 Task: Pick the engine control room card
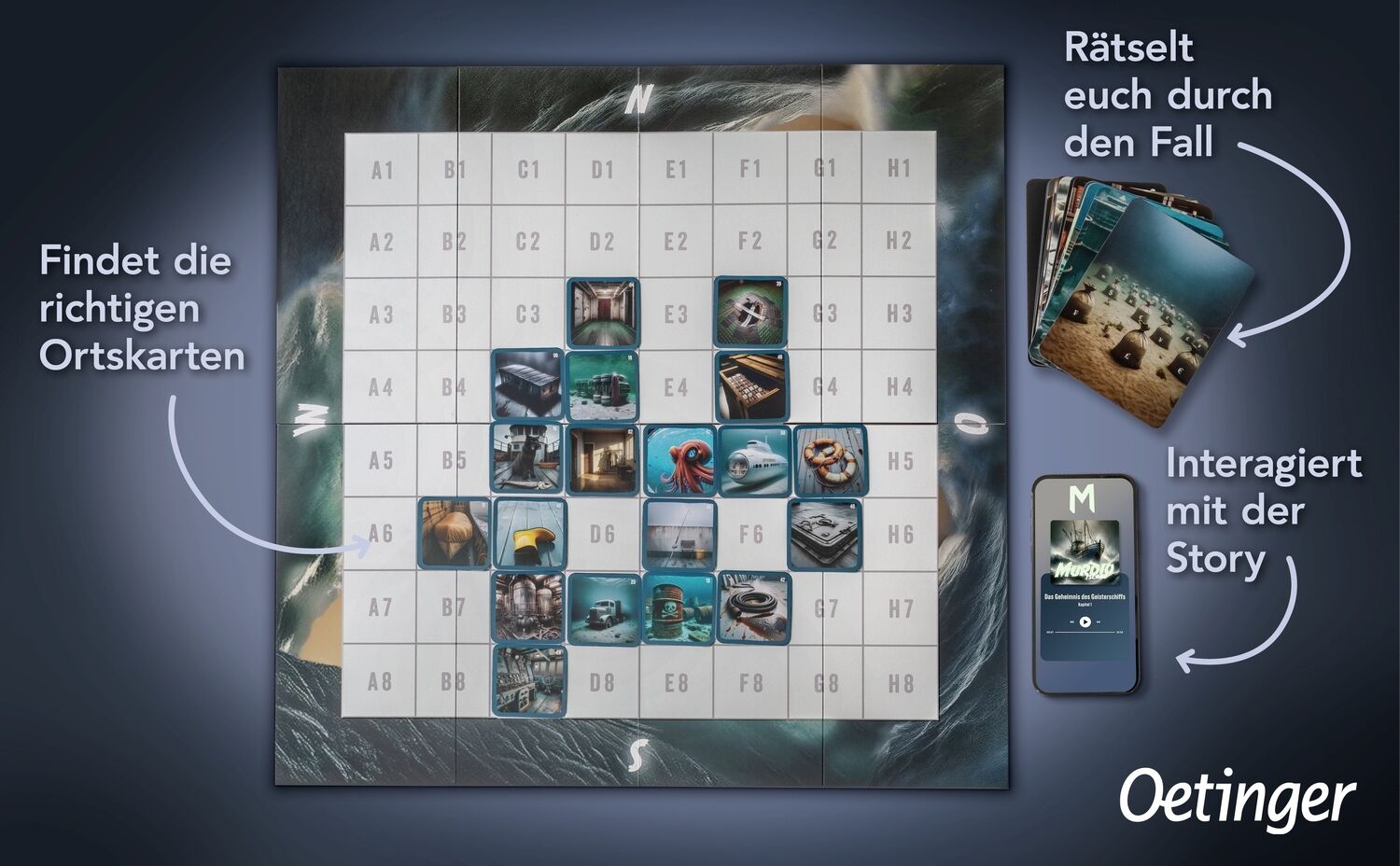pyautogui.click(x=529, y=680)
